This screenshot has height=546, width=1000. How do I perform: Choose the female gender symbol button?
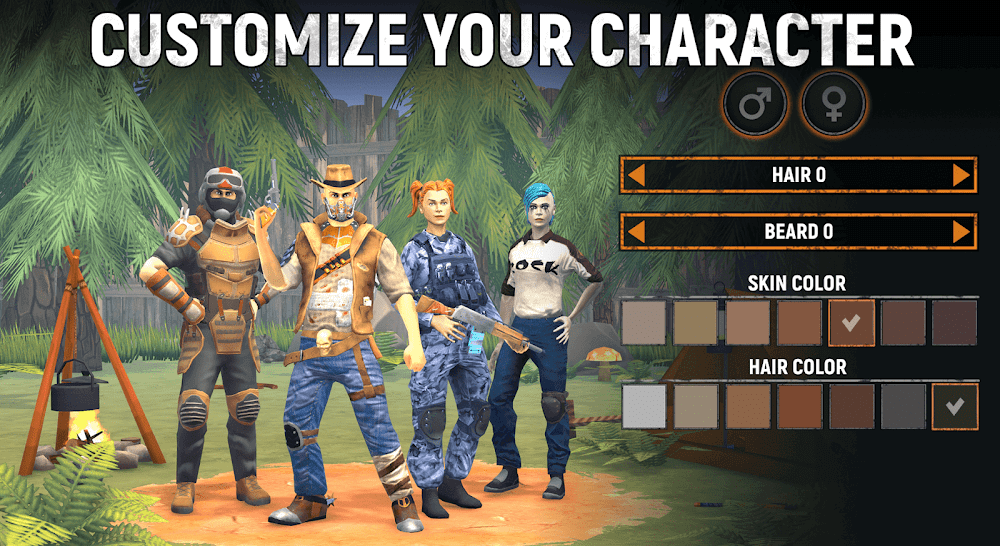point(833,104)
